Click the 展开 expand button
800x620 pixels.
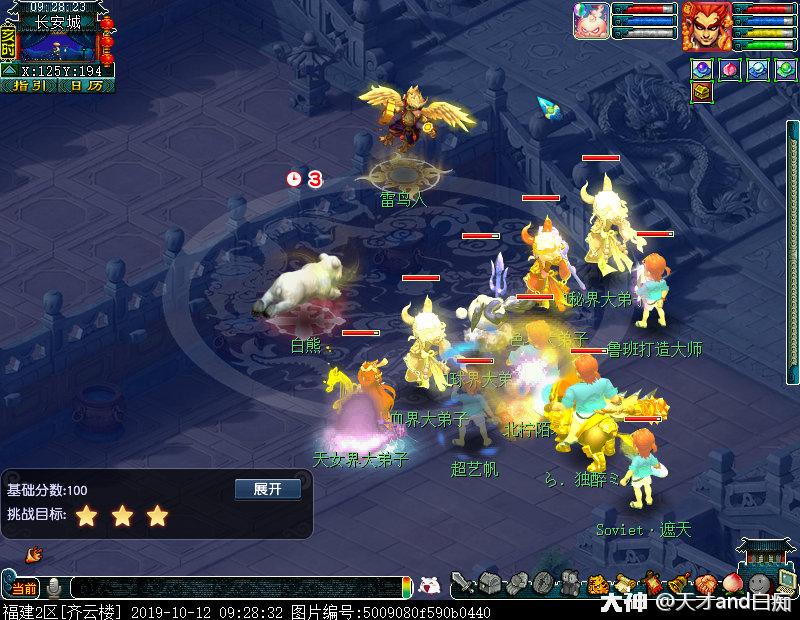[x=267, y=489]
